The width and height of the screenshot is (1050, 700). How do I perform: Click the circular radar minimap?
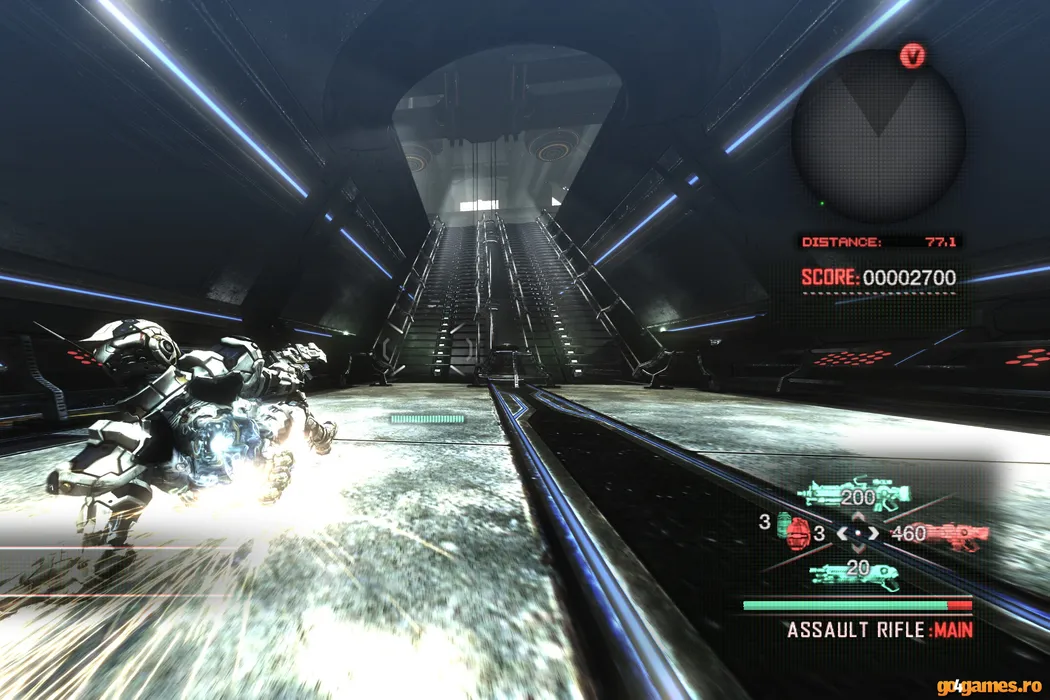(878, 136)
